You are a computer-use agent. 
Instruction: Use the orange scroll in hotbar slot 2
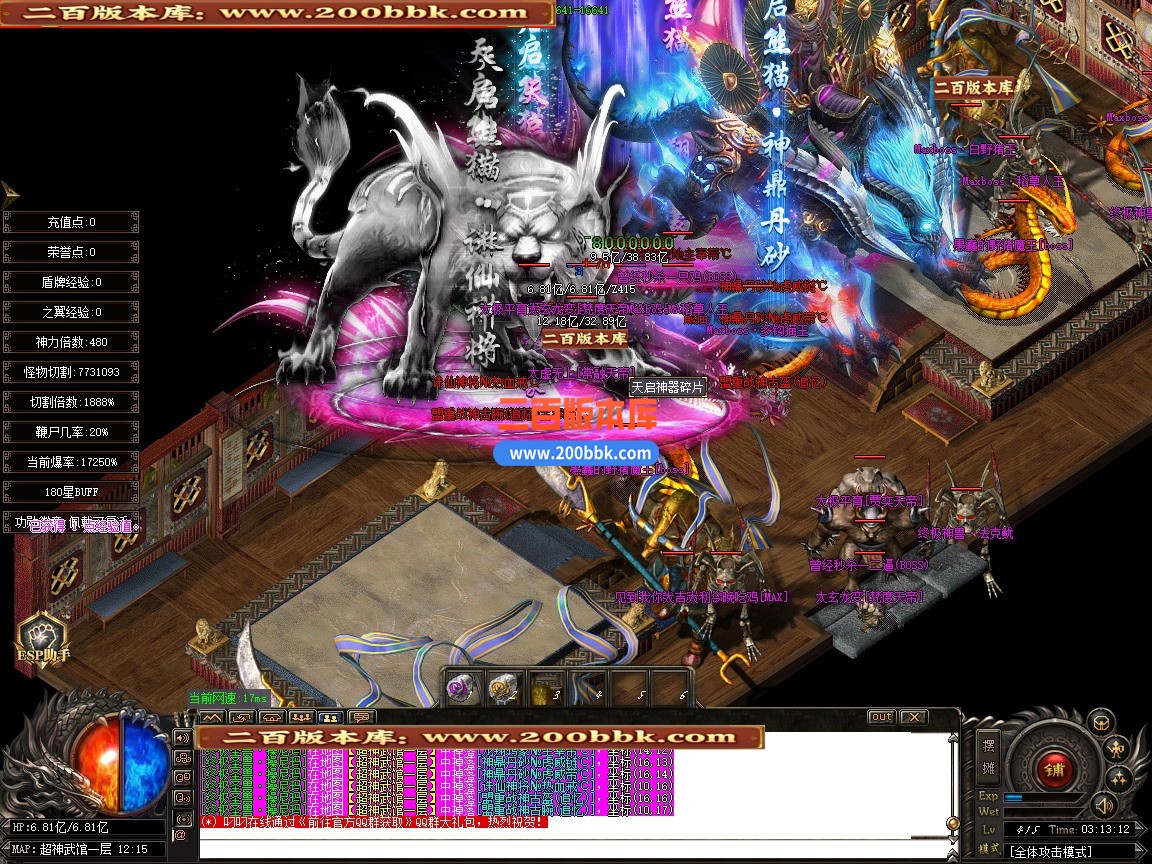pos(501,688)
